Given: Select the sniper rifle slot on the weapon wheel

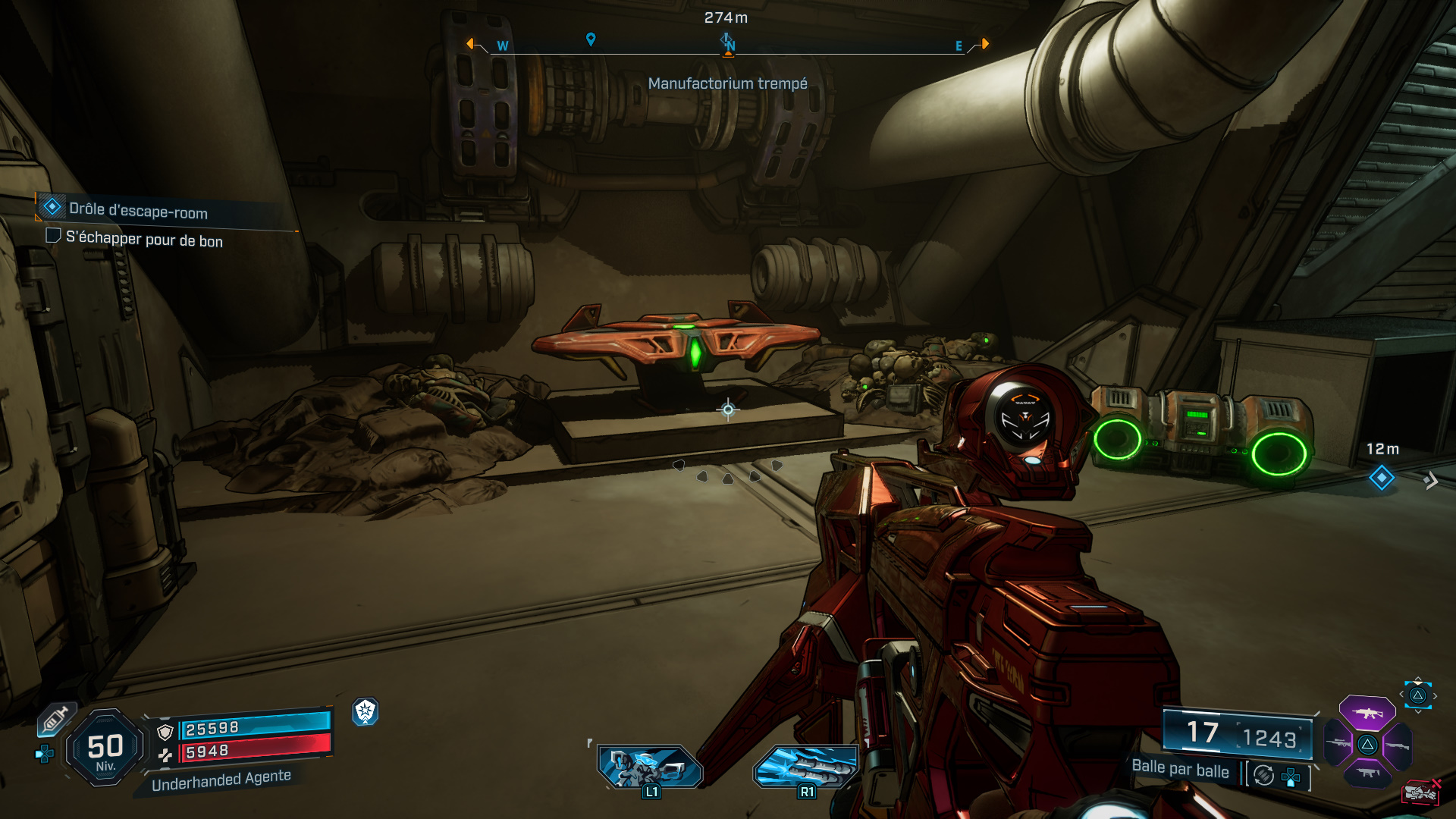Looking at the screenshot, I should [x=1338, y=742].
